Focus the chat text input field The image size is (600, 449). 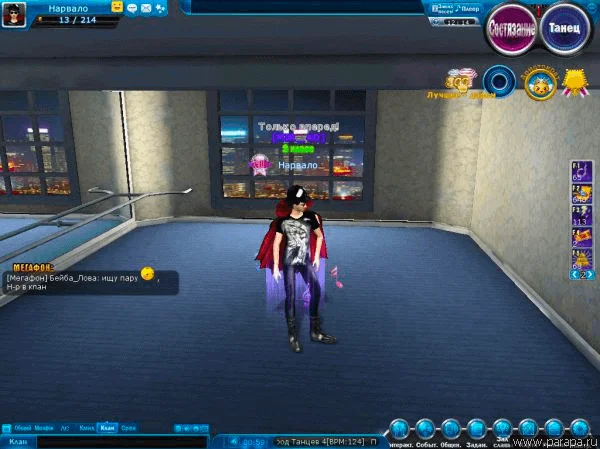pyautogui.click(x=120, y=441)
